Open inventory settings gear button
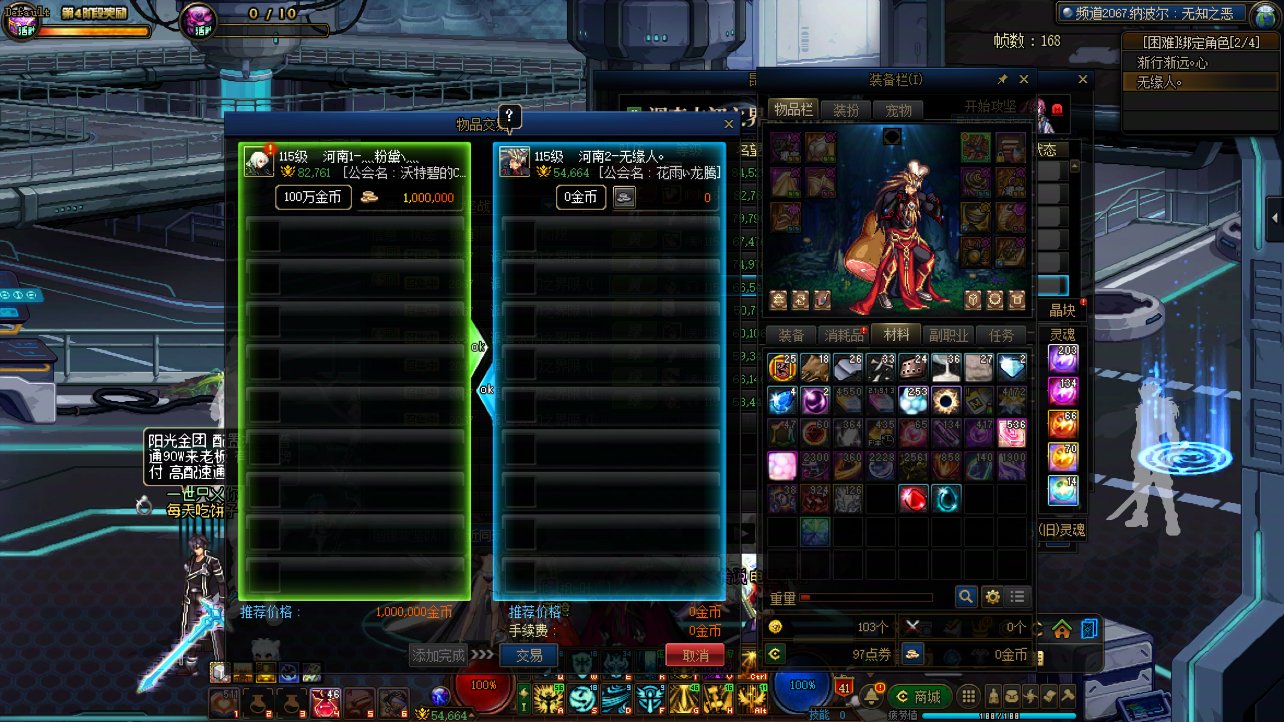 tap(992, 596)
